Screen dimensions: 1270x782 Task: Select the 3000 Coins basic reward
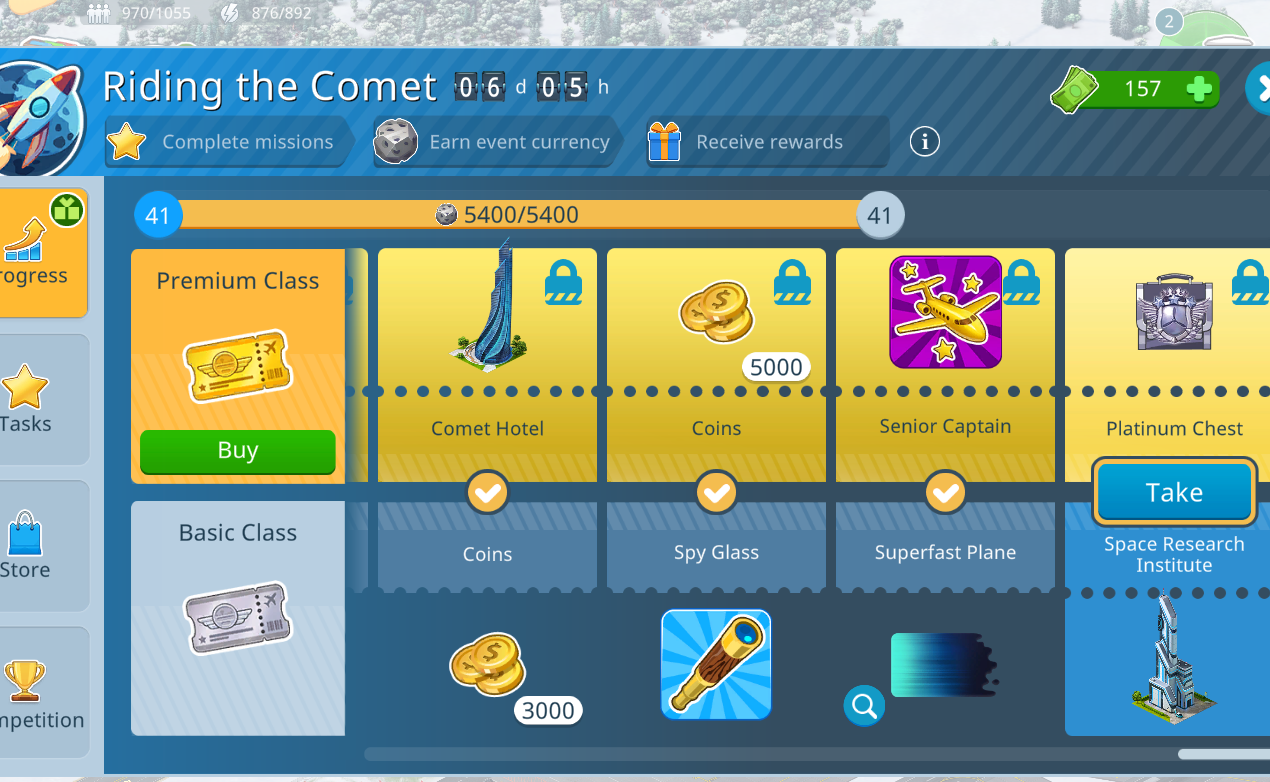click(x=487, y=664)
